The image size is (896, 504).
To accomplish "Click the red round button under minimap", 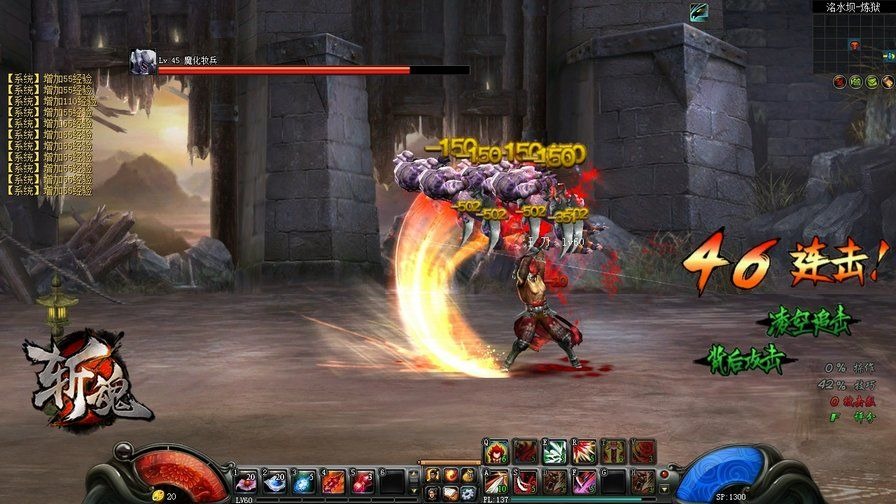I will click(x=839, y=81).
